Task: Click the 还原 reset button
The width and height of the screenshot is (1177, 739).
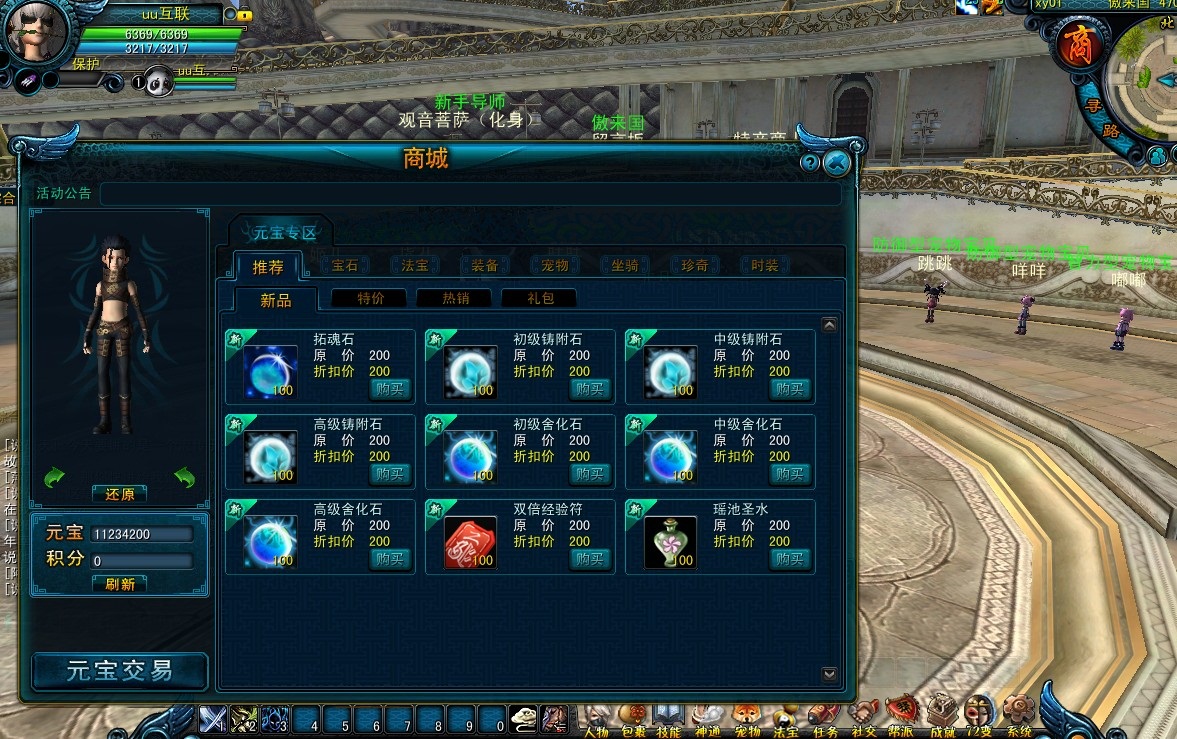Action: tap(120, 494)
